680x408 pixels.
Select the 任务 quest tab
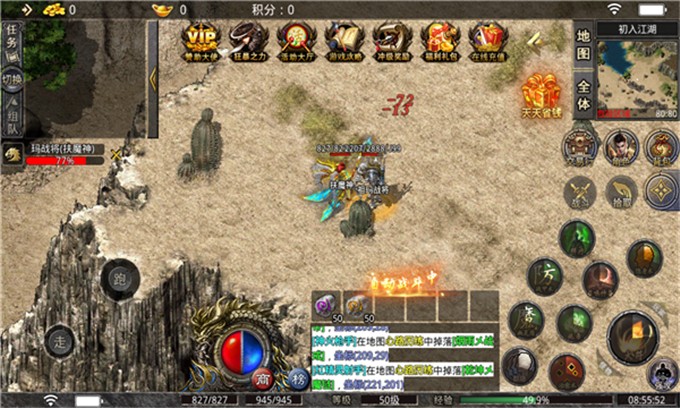point(12,39)
